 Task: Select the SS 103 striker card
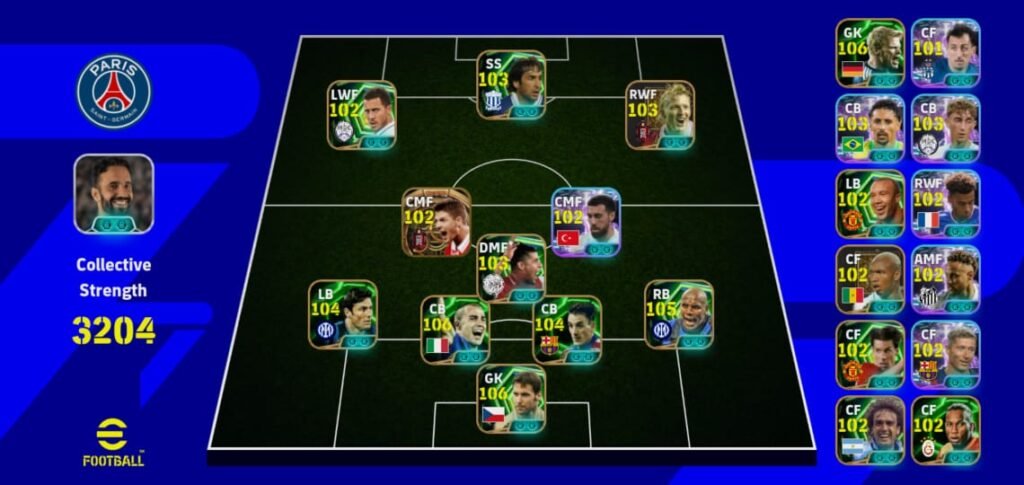pos(511,84)
